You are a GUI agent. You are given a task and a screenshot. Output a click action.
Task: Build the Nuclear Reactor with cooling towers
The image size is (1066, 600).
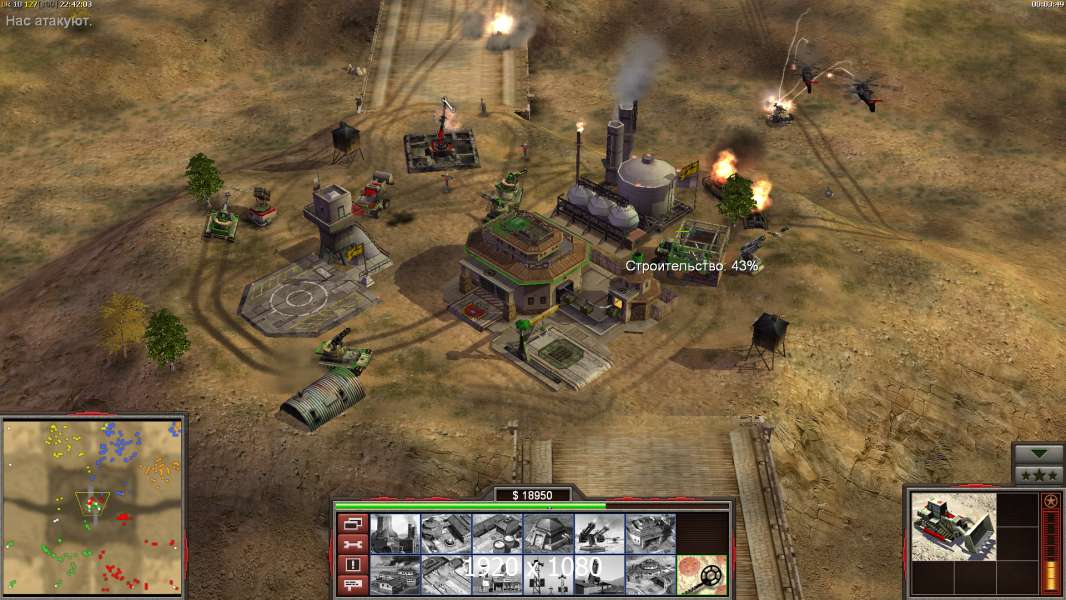[395, 533]
